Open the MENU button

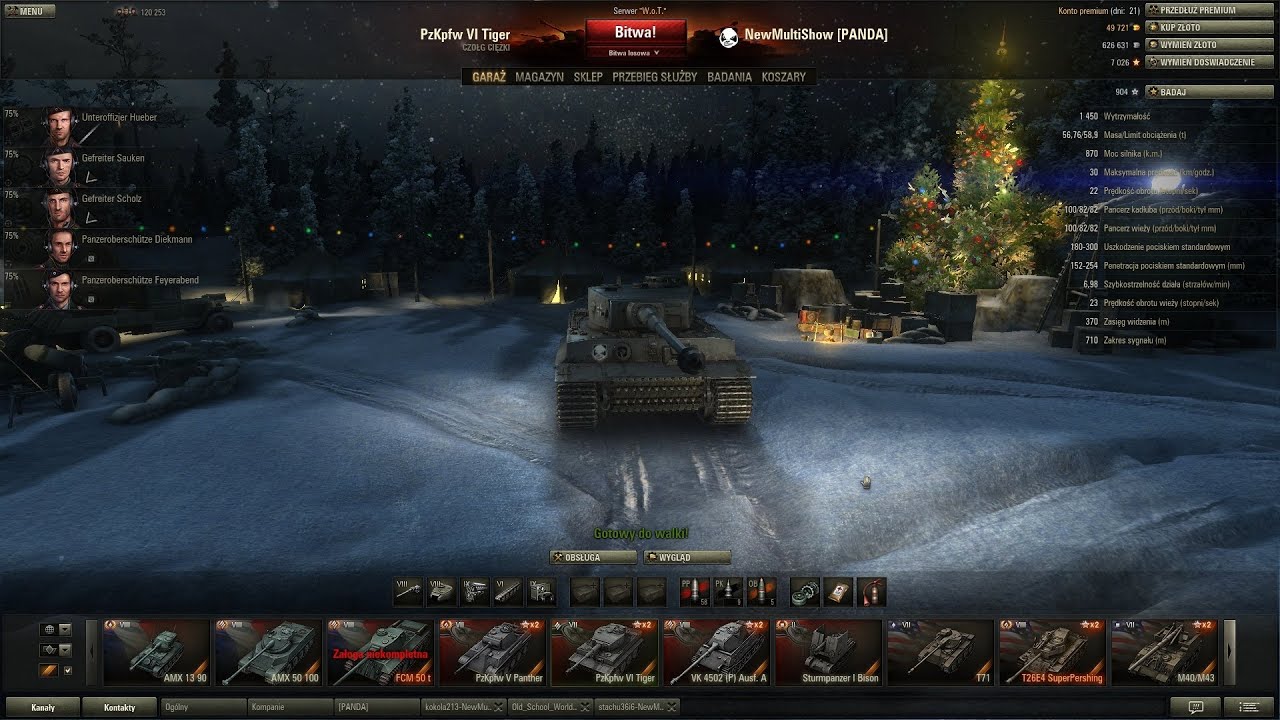pyautogui.click(x=24, y=11)
